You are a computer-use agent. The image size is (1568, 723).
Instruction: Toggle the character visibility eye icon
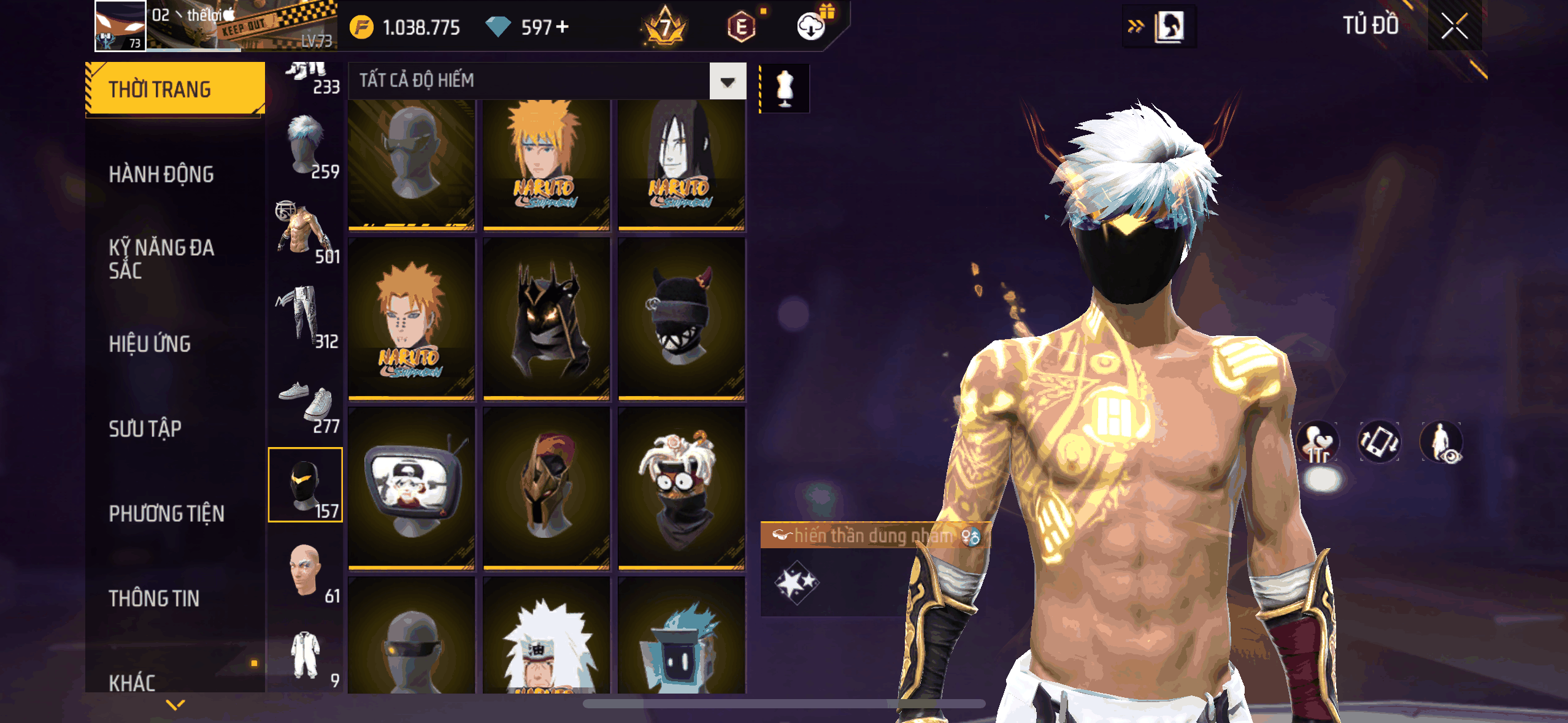[x=1442, y=442]
